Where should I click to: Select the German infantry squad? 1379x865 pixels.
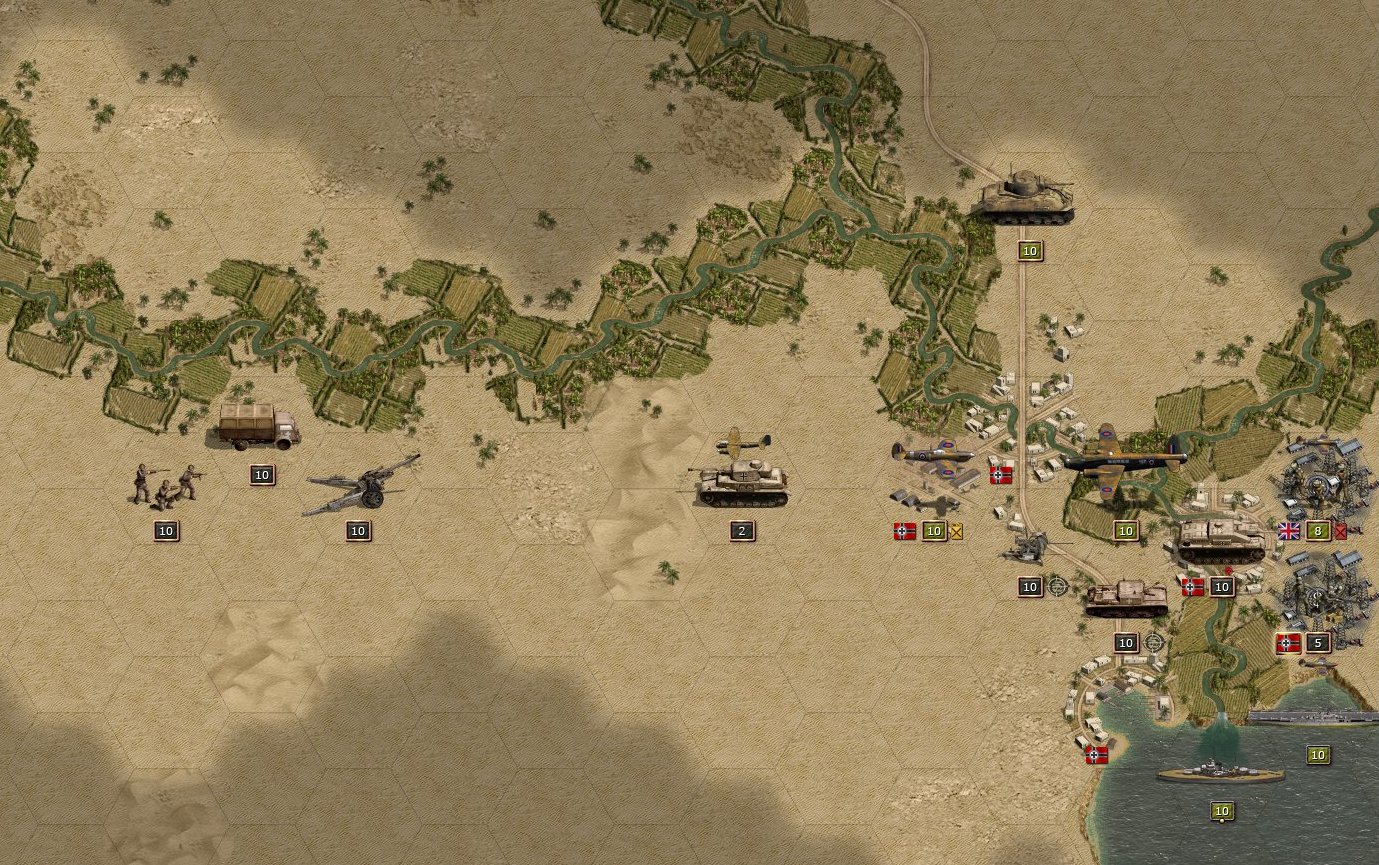point(165,482)
